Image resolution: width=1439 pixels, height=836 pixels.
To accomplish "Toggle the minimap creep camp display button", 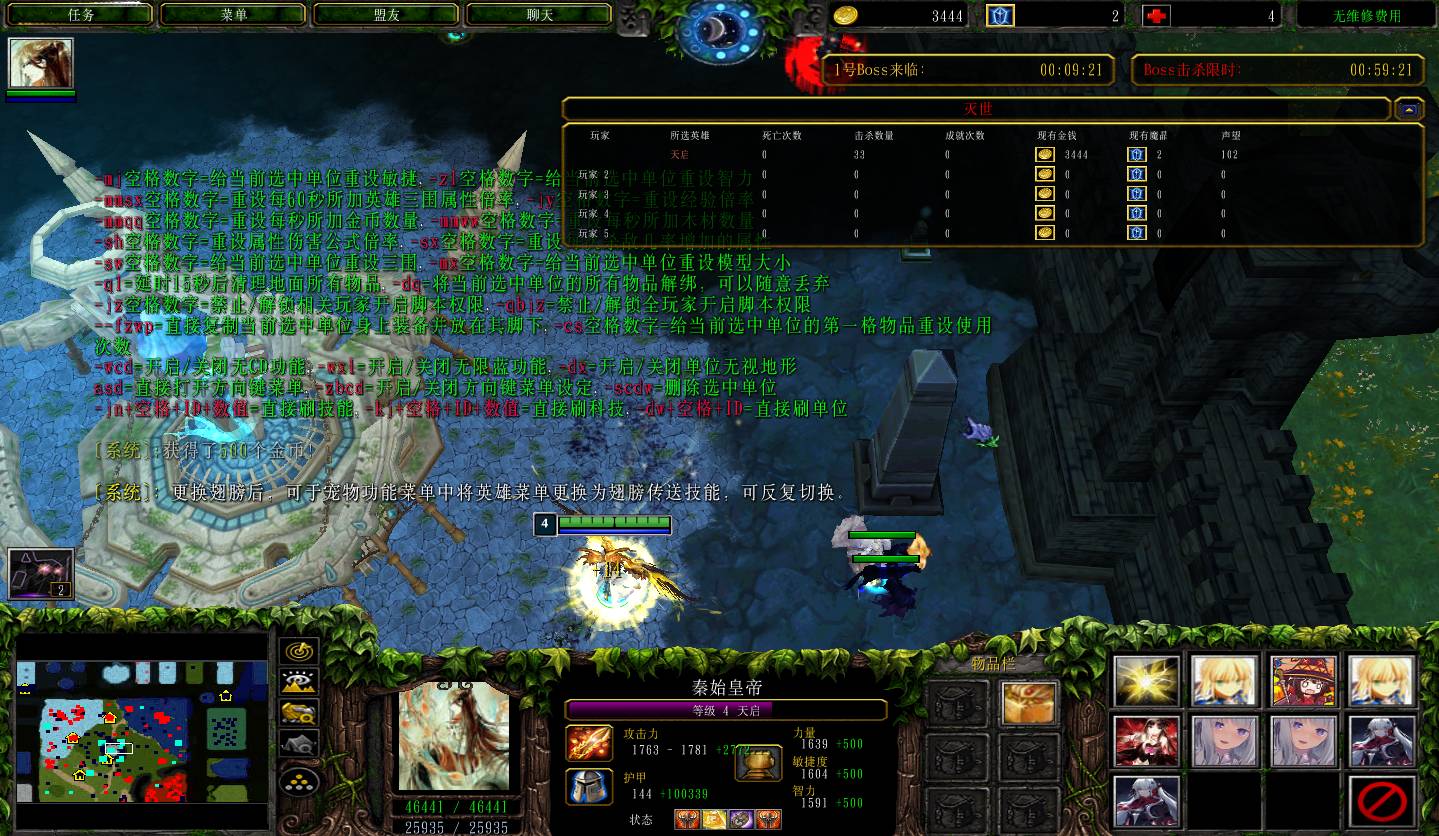I will point(299,743).
